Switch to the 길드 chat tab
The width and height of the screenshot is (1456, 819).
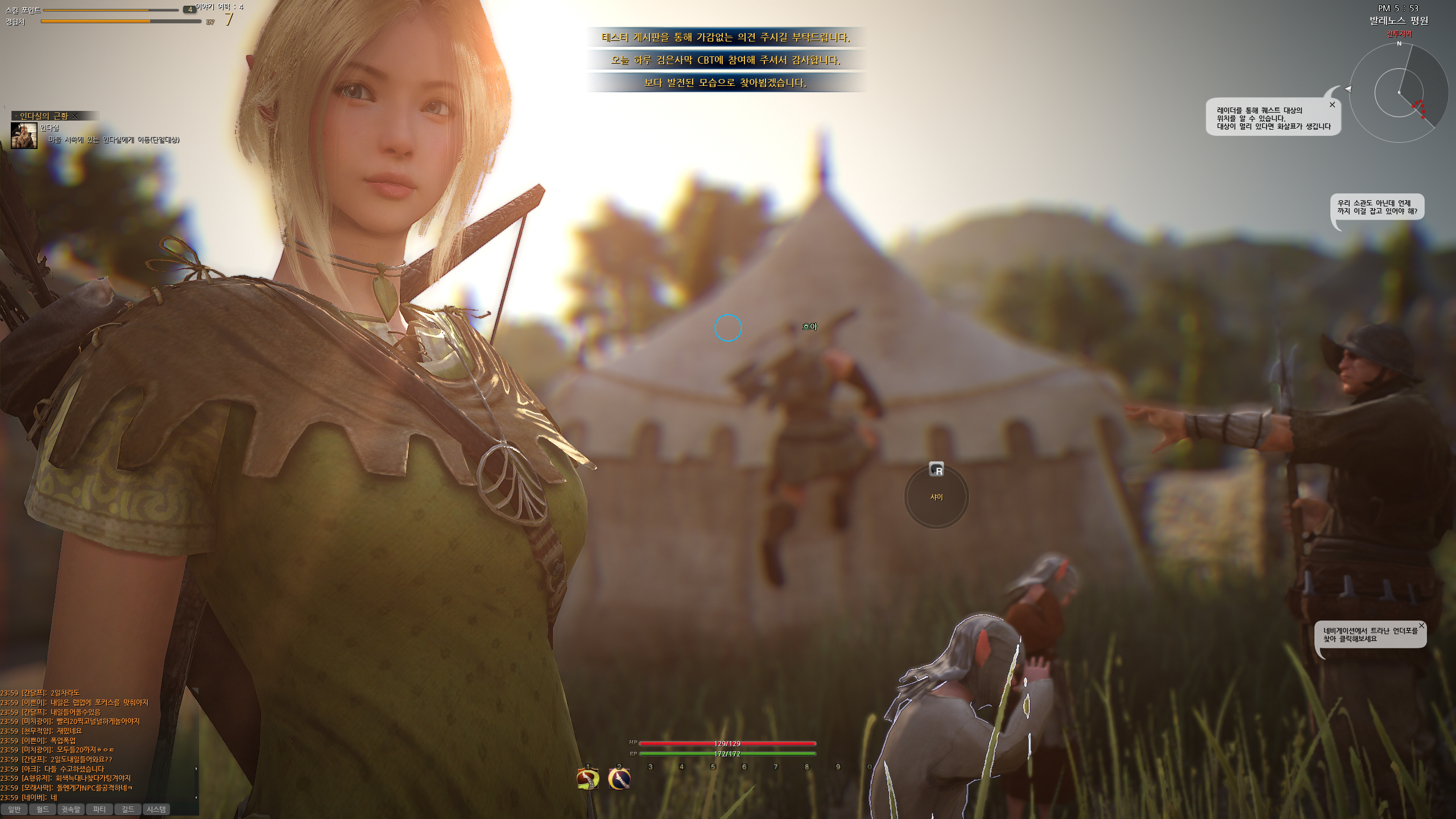pyautogui.click(x=128, y=809)
